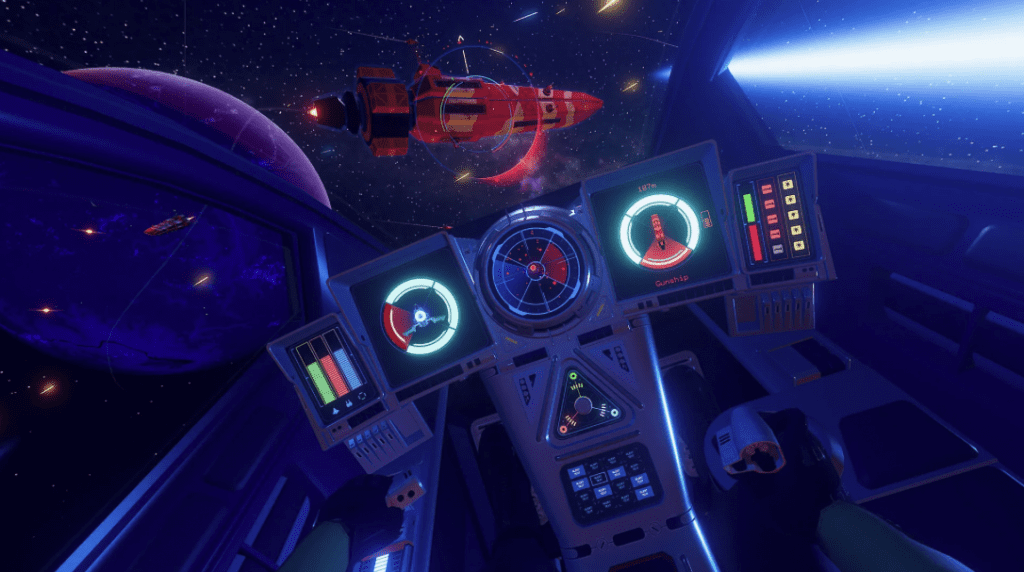
Task: Open the own-ship shield status display
Action: (421, 316)
